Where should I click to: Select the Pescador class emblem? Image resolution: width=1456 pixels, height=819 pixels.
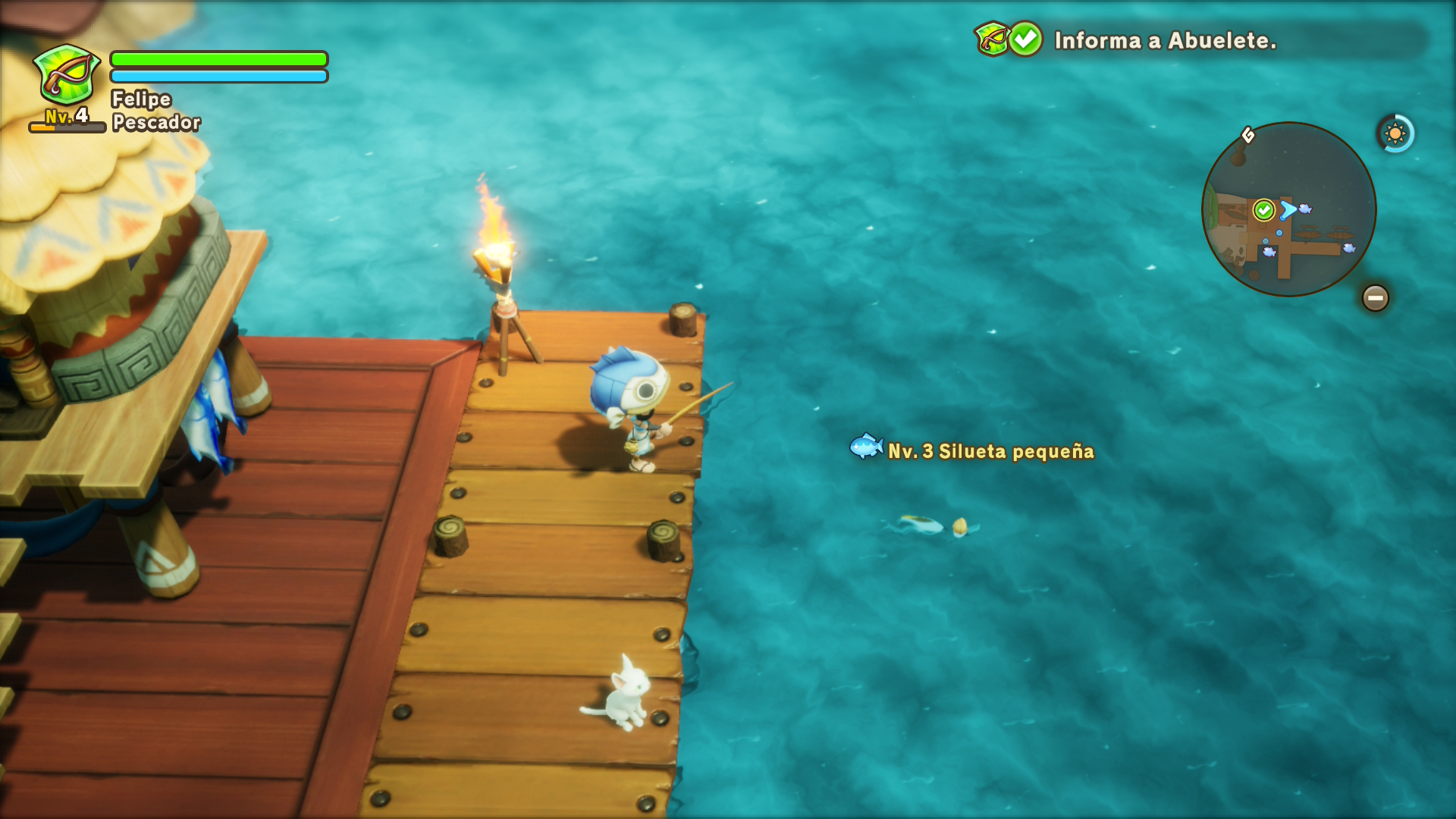pyautogui.click(x=67, y=74)
